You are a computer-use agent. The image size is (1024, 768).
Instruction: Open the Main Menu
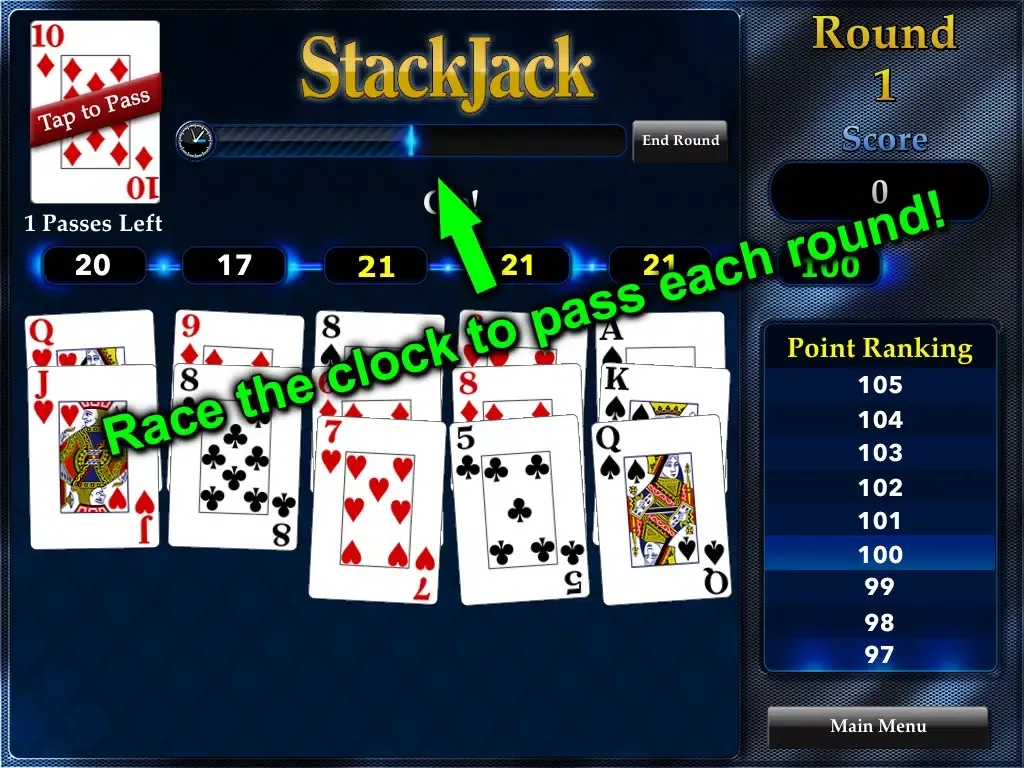pyautogui.click(x=877, y=726)
